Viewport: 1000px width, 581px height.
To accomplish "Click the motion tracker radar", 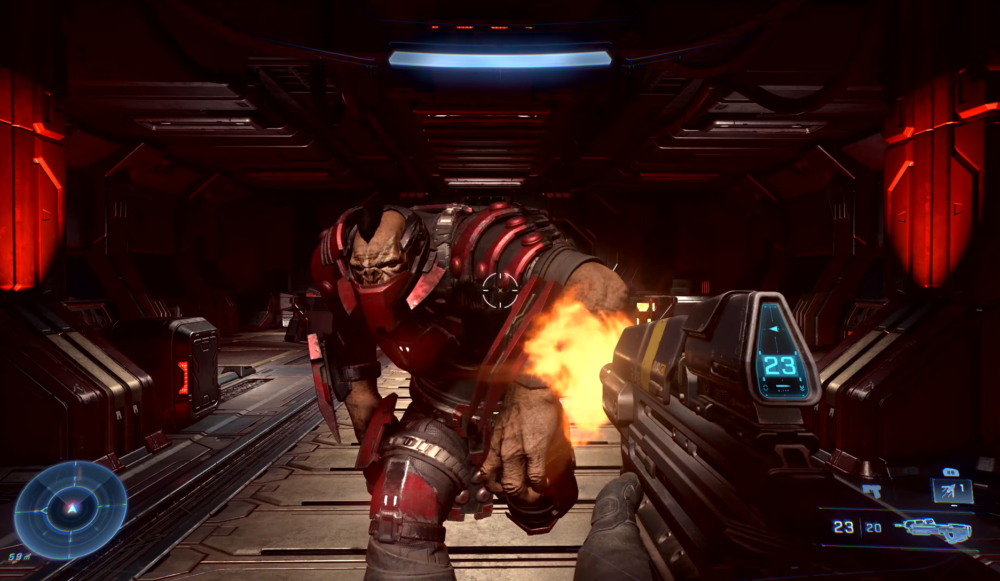I will (70, 510).
